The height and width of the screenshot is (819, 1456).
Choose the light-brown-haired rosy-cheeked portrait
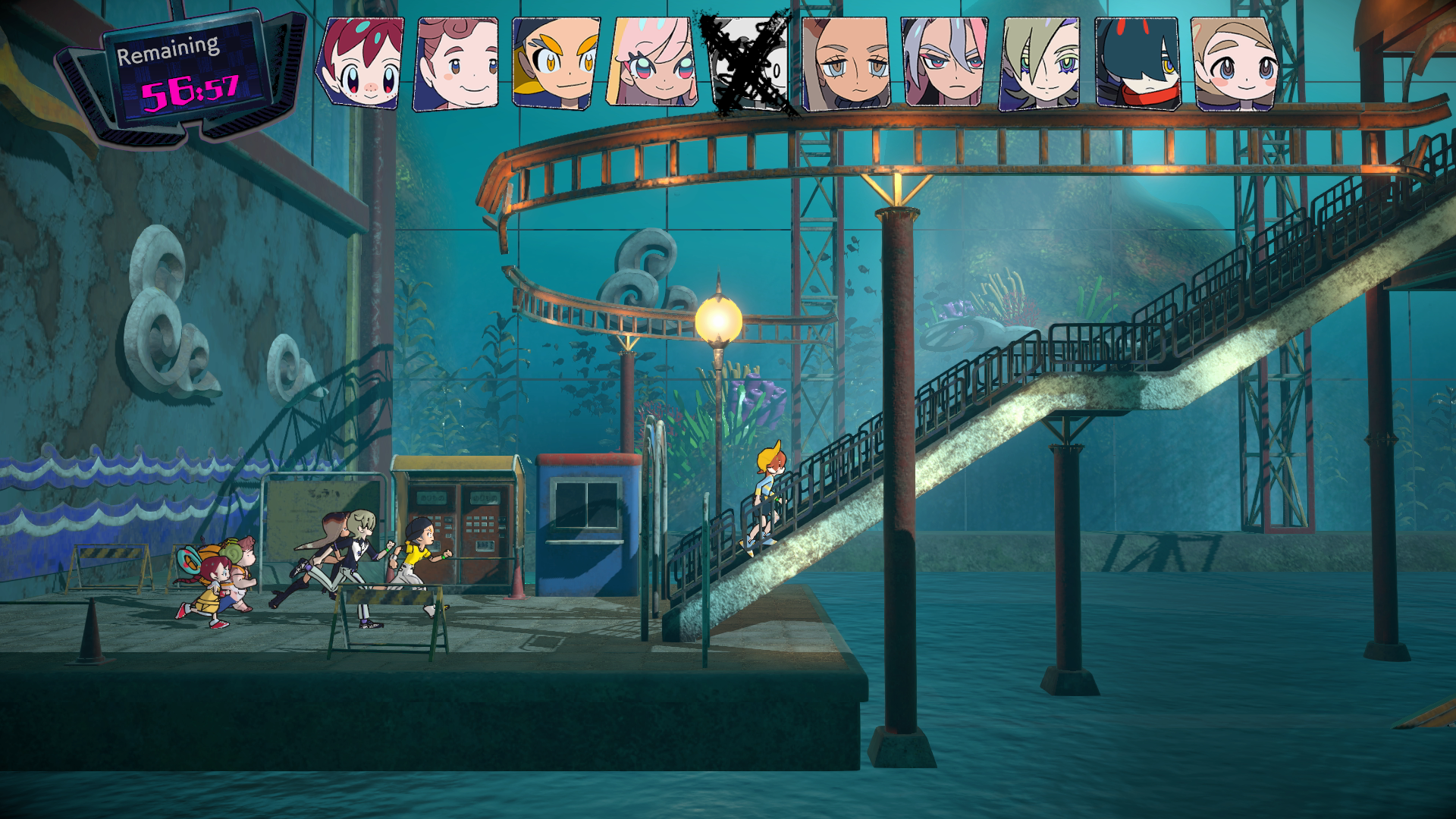click(x=1235, y=64)
